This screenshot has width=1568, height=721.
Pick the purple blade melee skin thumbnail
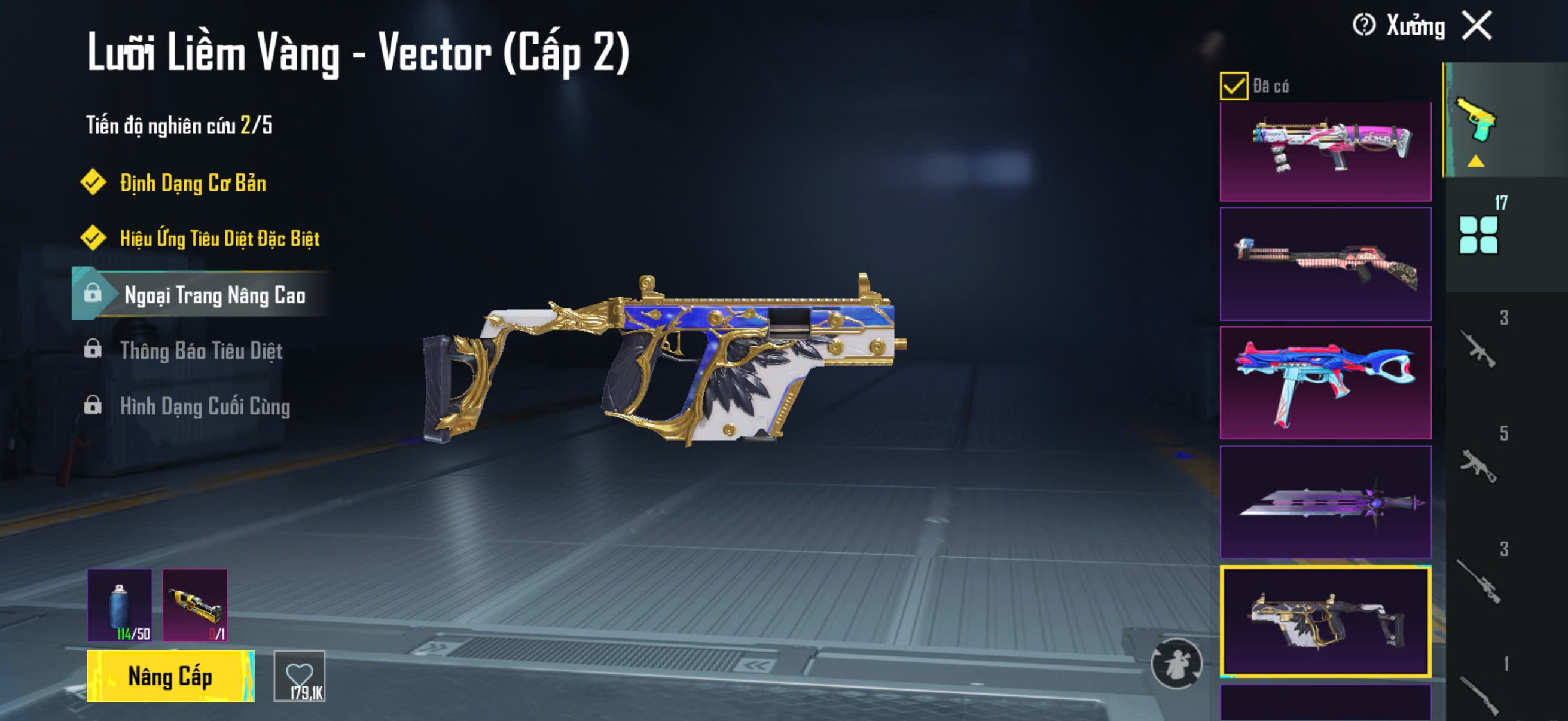coord(1325,502)
